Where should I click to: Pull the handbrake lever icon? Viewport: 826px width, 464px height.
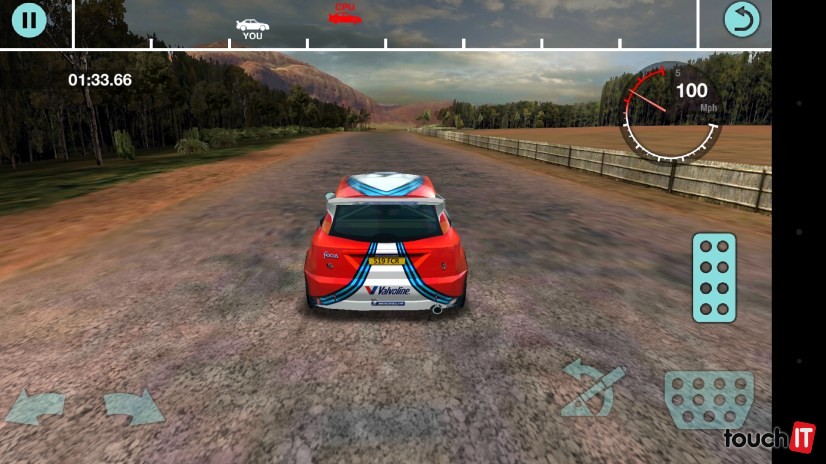point(592,387)
